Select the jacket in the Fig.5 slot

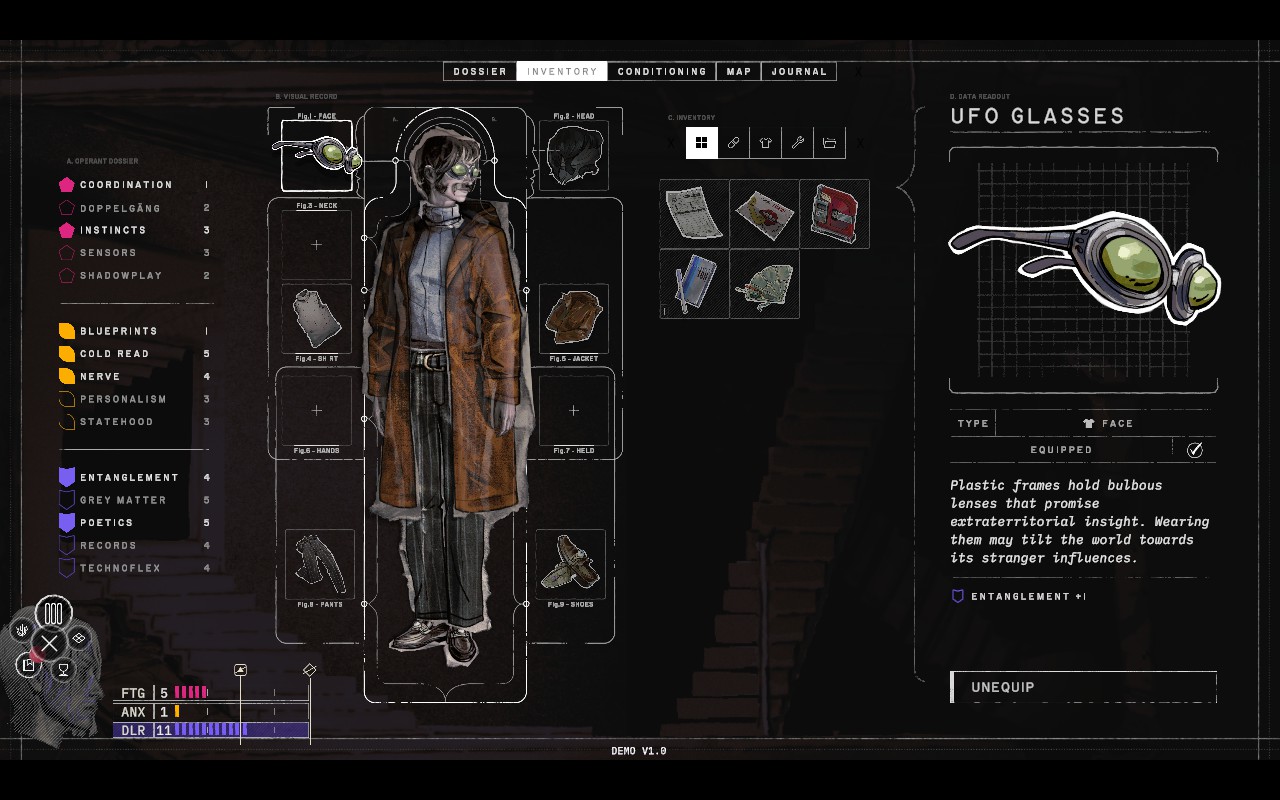(573, 318)
